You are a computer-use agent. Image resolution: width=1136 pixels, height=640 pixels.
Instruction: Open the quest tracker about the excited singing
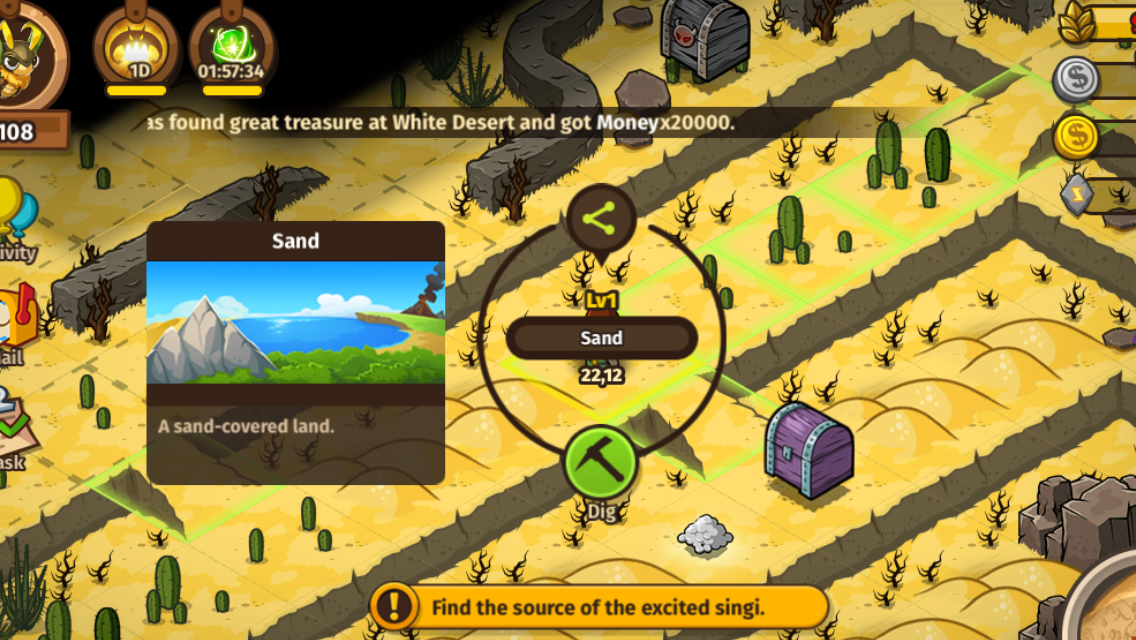[598, 607]
